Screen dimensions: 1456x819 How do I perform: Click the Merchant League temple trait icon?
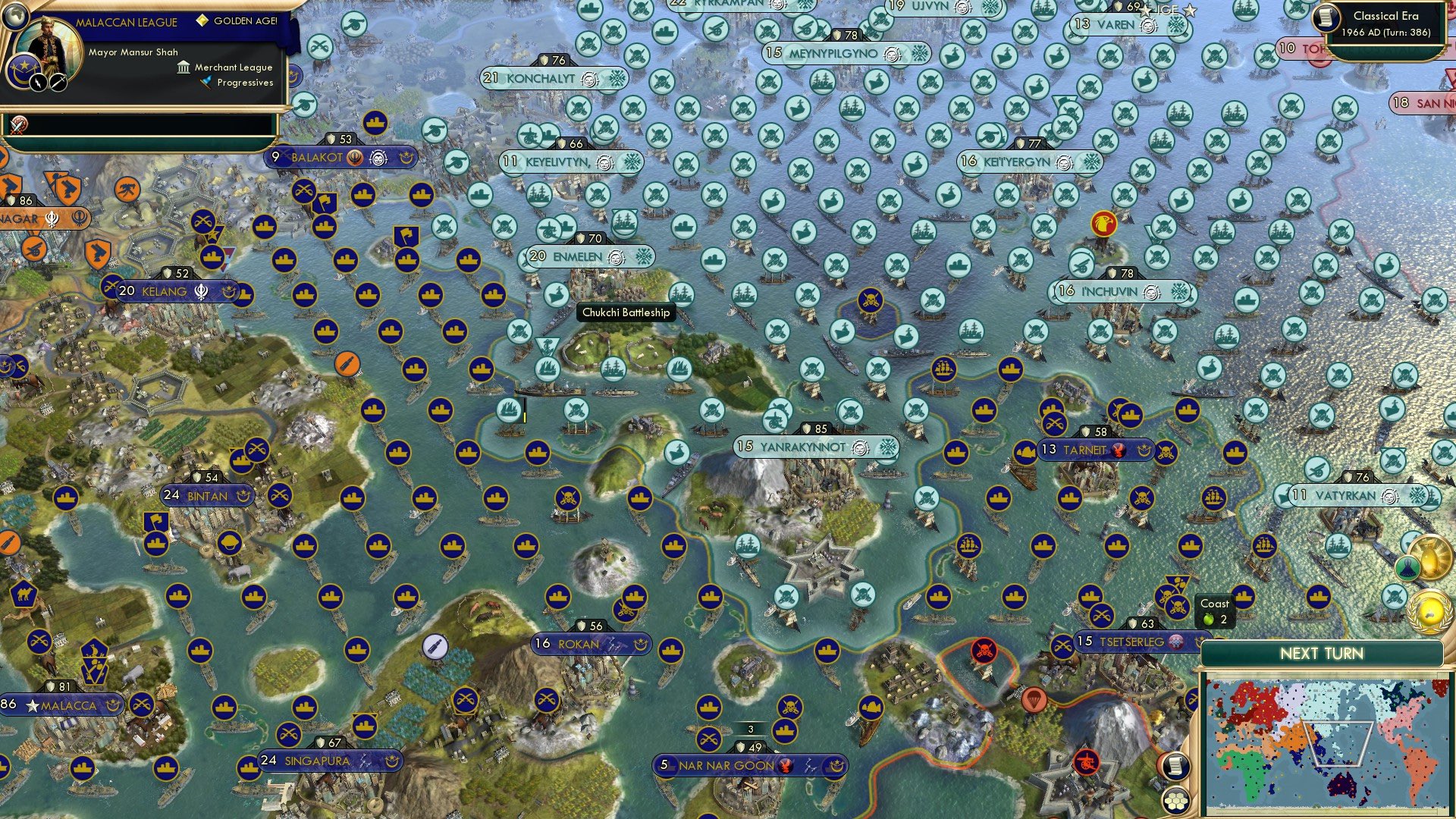point(184,68)
